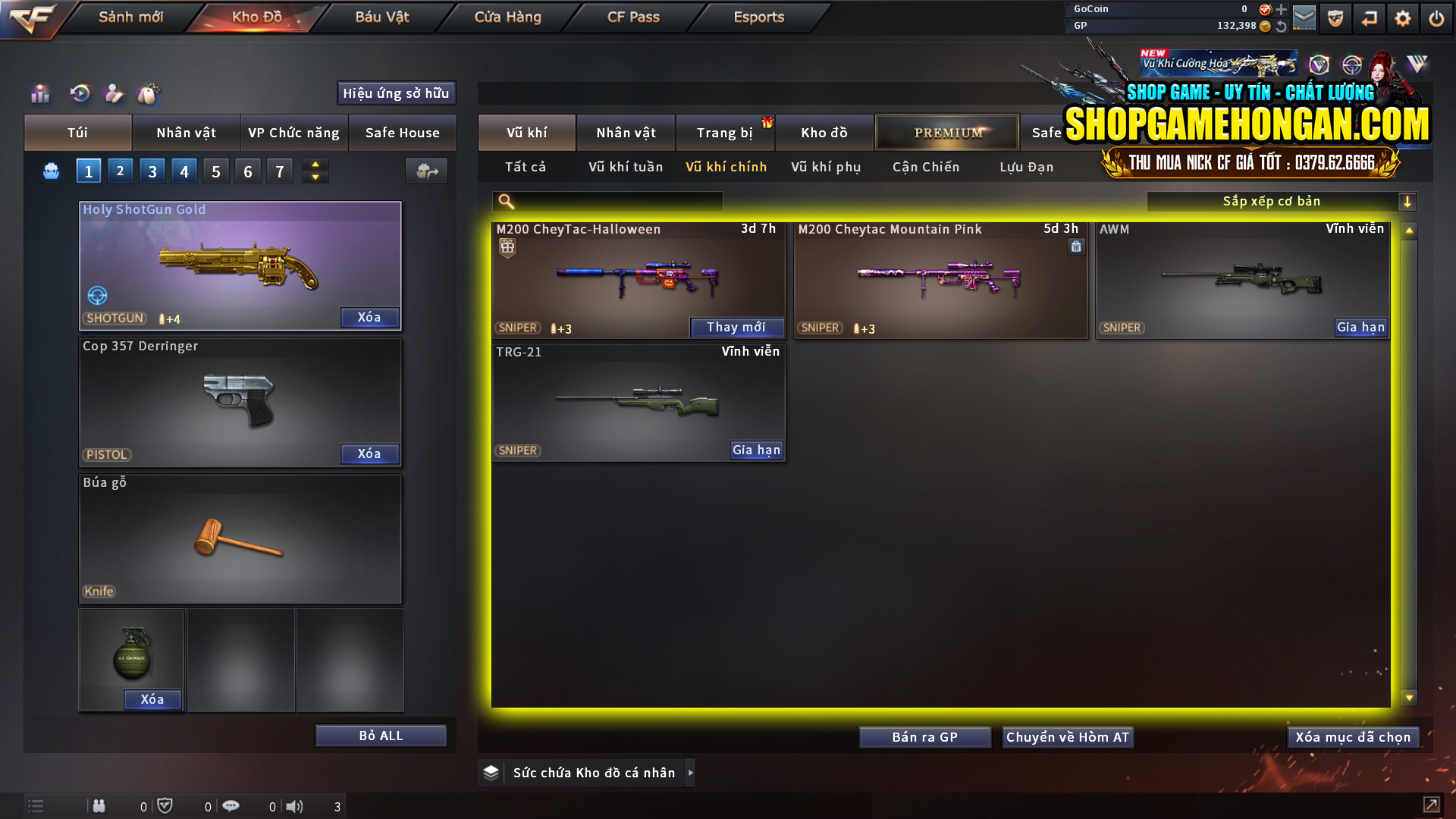
Task: Click the dog-tag collection icon next to character edit
Action: tap(149, 93)
